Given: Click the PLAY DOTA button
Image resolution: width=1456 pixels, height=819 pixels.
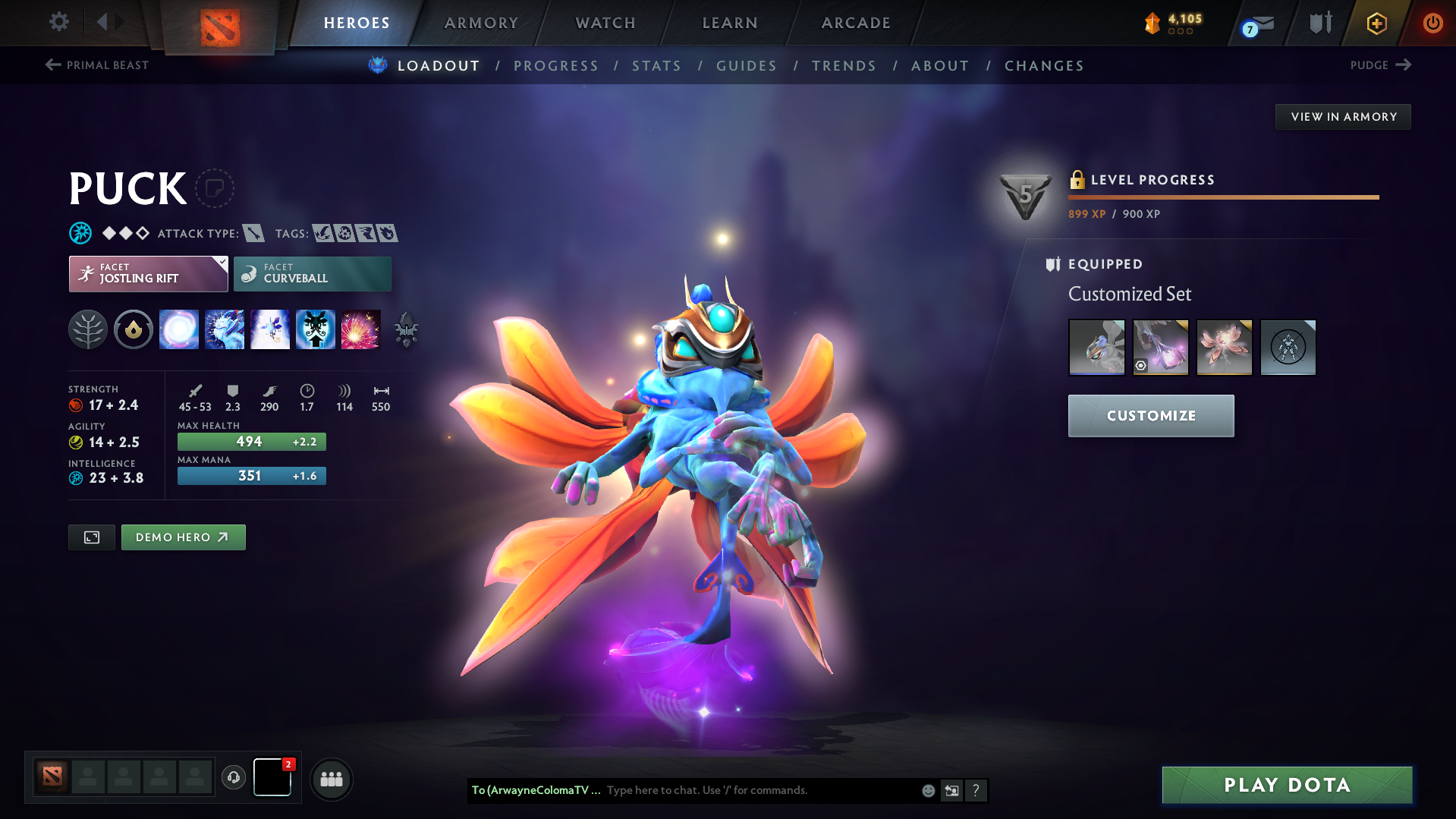Looking at the screenshot, I should [x=1286, y=785].
